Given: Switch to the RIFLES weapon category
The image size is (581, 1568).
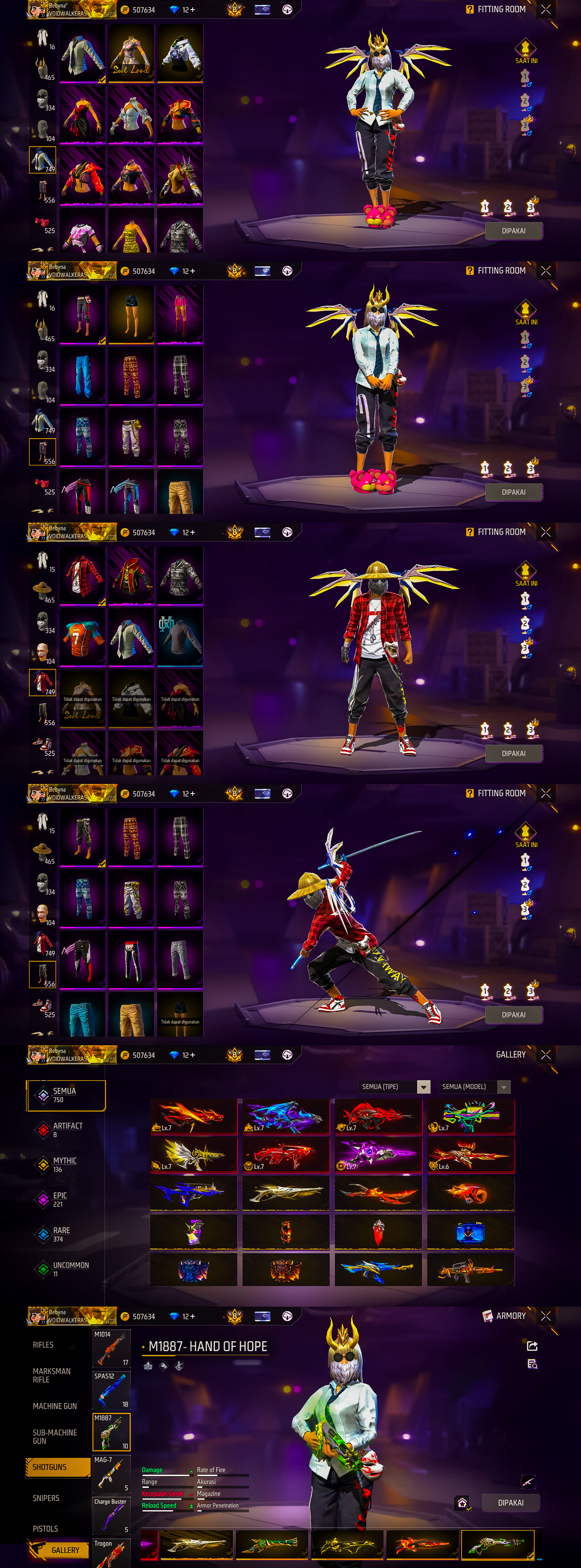Looking at the screenshot, I should [x=43, y=1345].
